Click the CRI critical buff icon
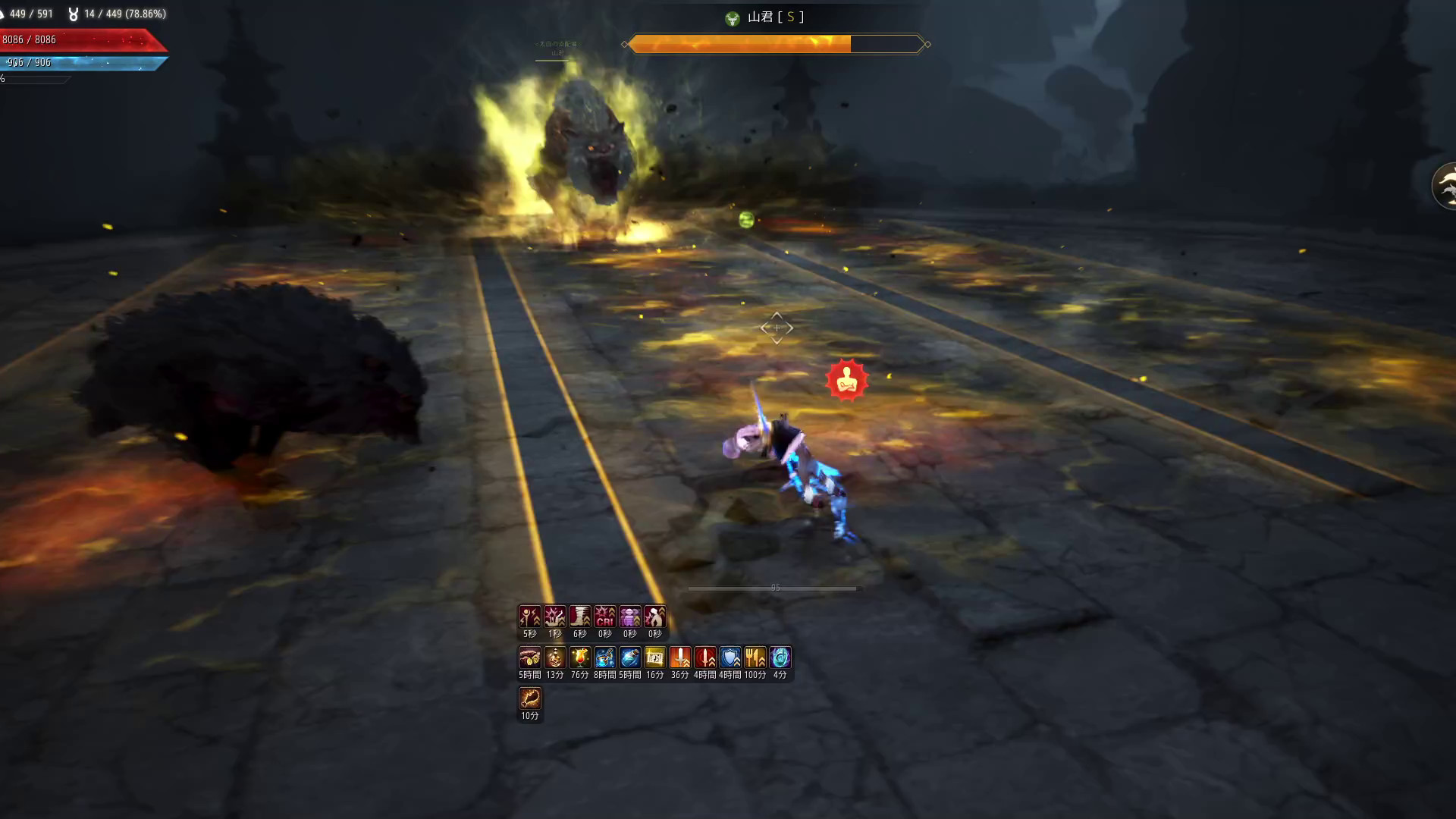The width and height of the screenshot is (1456, 819). pos(605,617)
